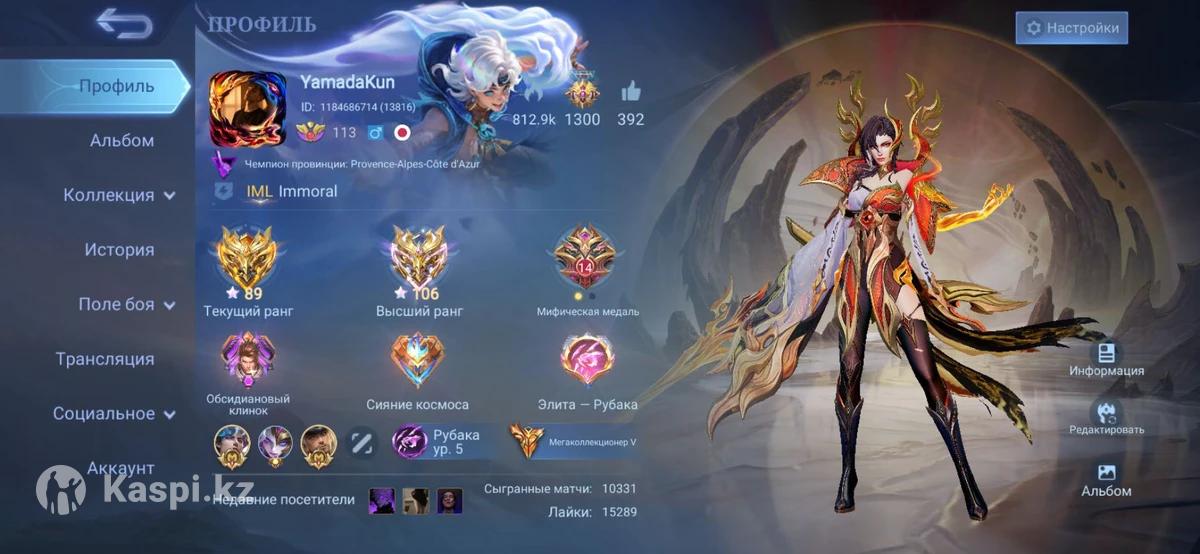Open the Трансляция tab

[105, 359]
